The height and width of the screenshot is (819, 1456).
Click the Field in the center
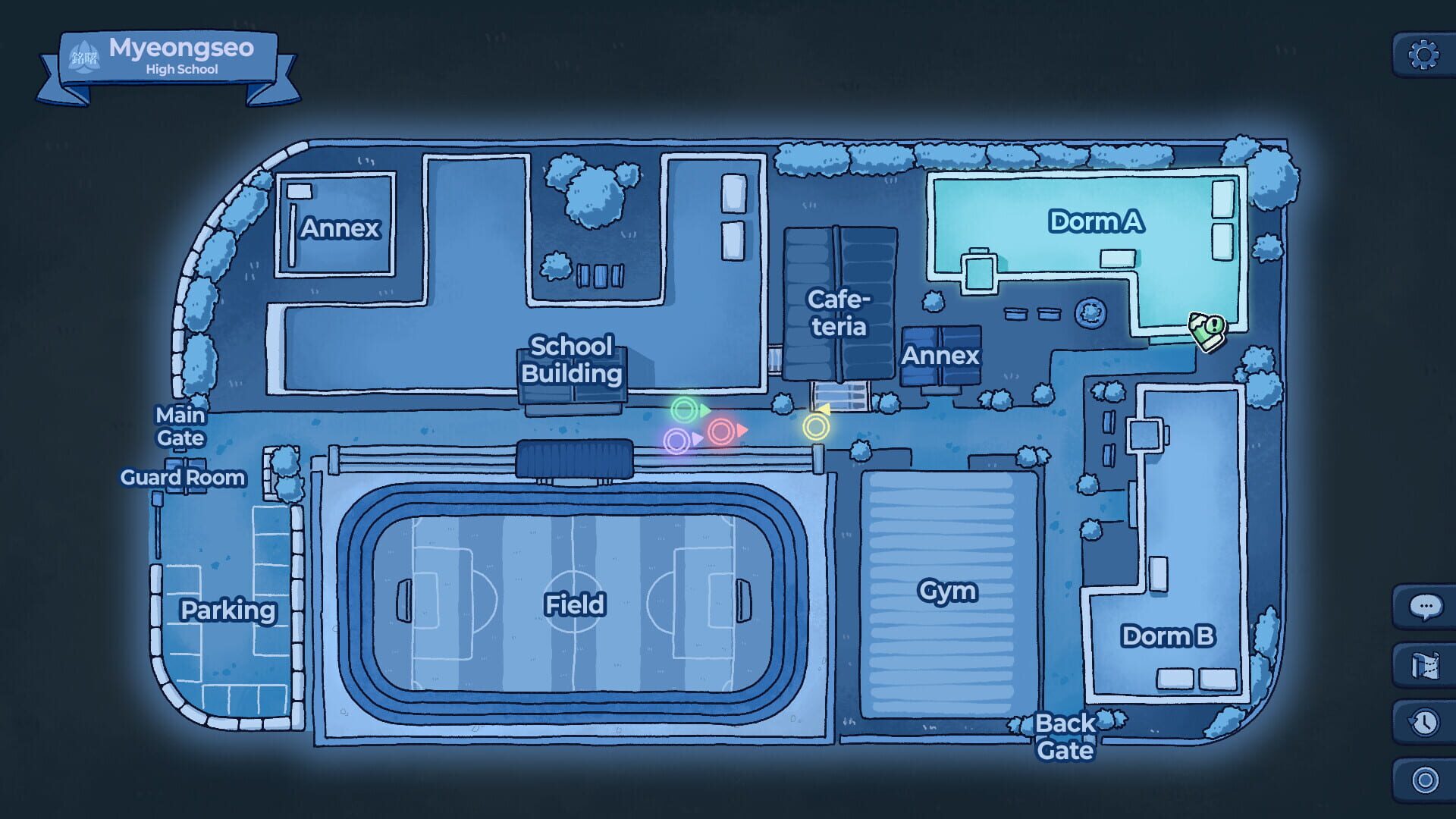(x=574, y=605)
